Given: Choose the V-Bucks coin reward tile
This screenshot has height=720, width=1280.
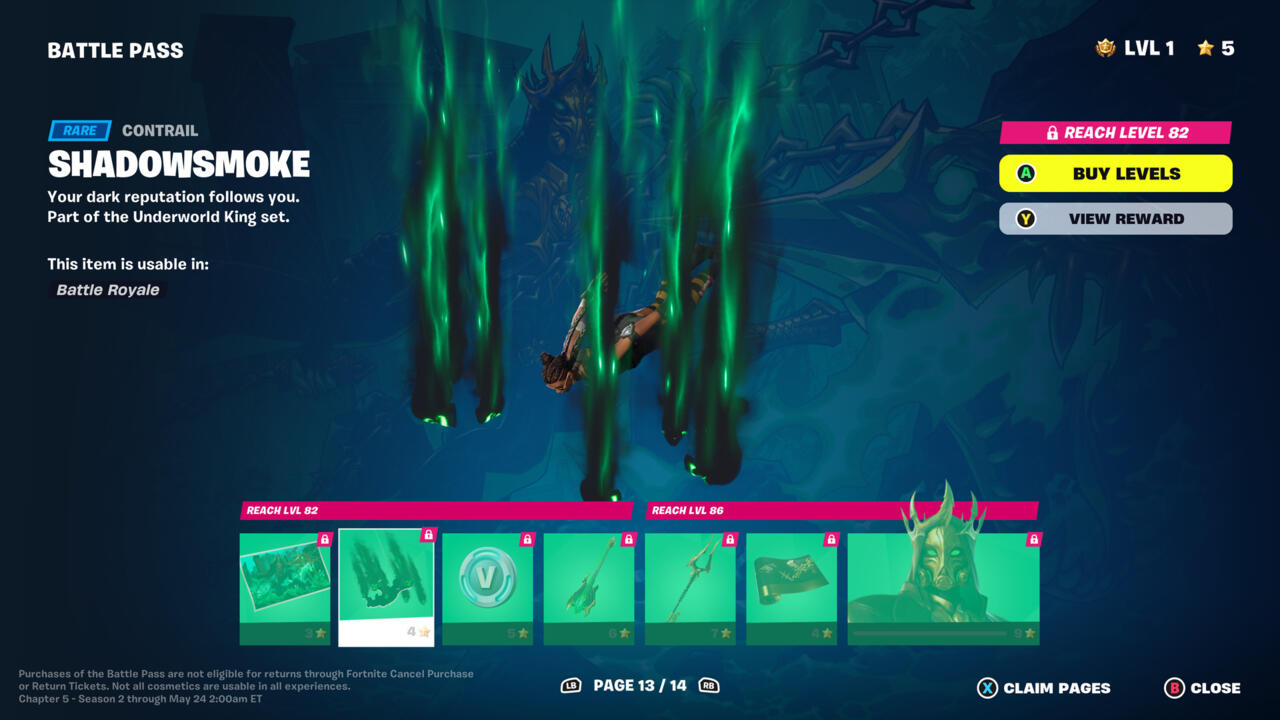Looking at the screenshot, I should [x=488, y=588].
